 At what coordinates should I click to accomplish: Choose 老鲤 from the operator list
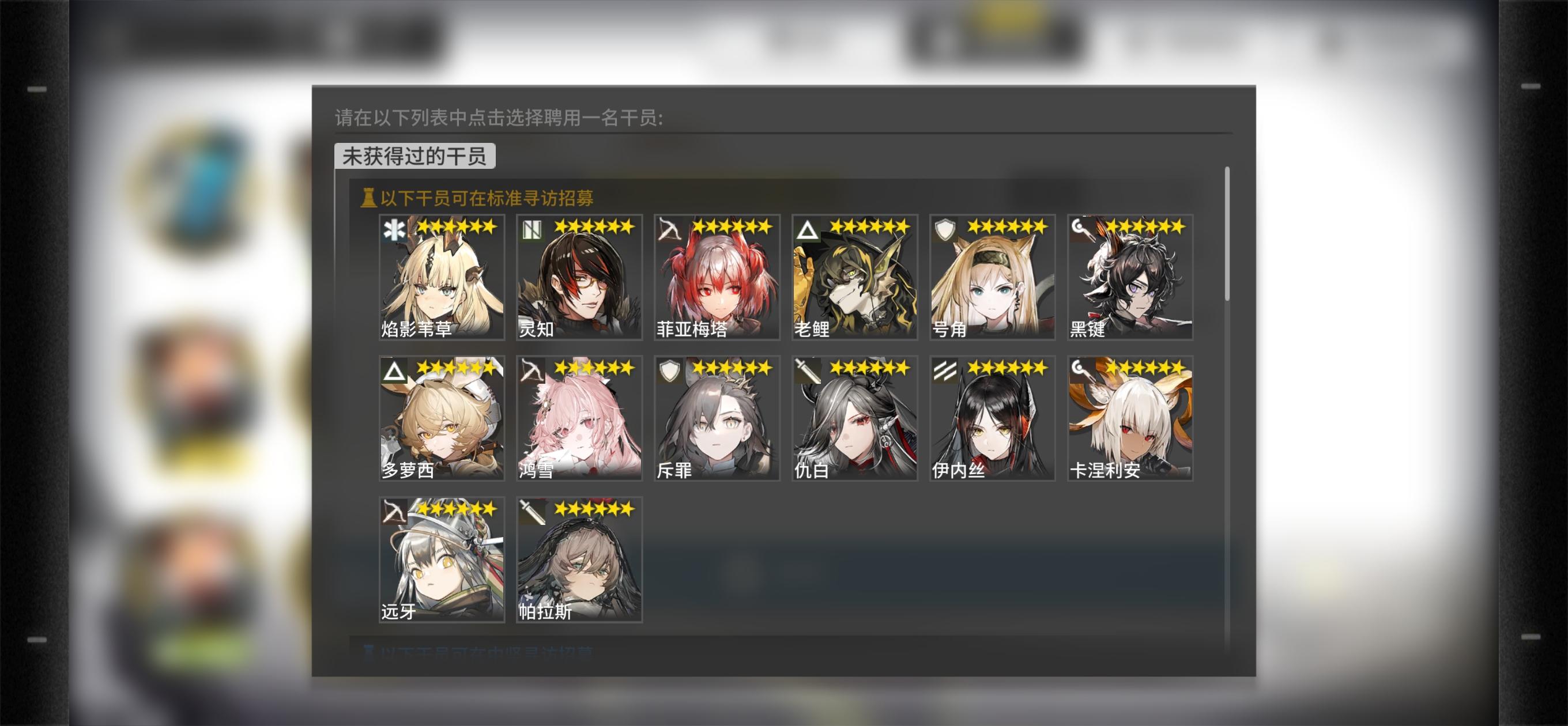(852, 280)
